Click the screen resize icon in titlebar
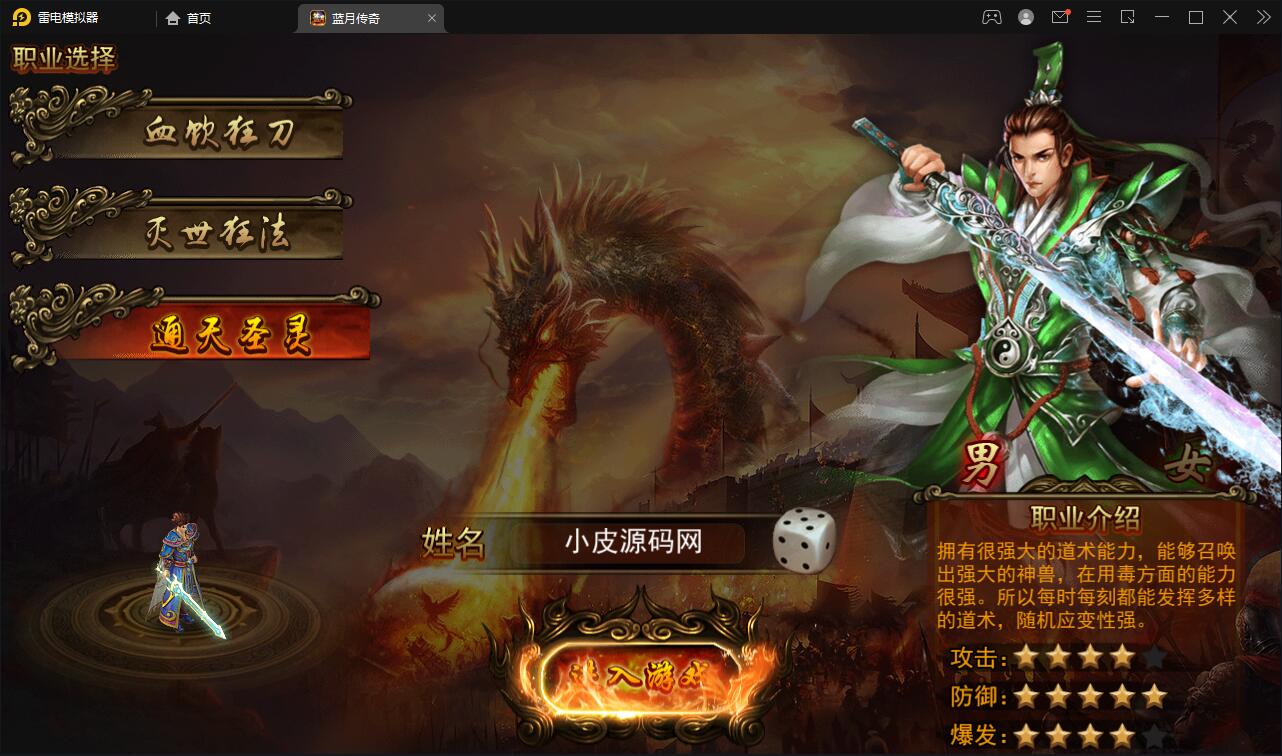 click(1128, 17)
